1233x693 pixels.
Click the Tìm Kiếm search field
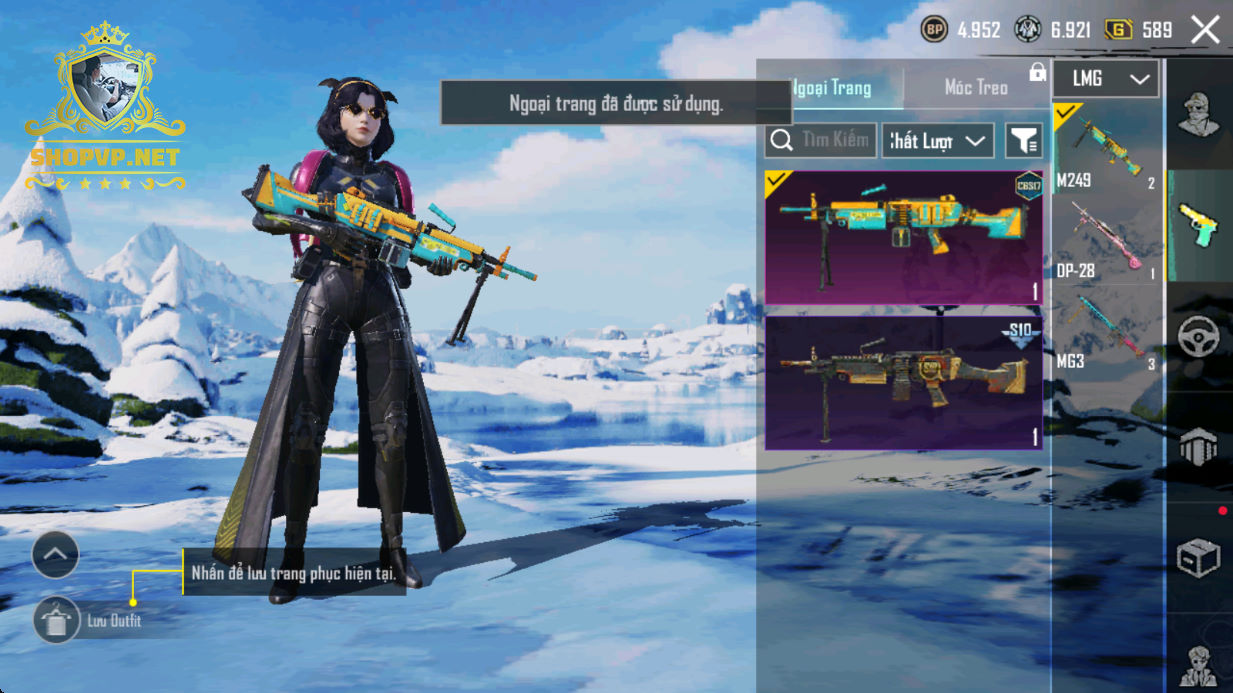[822, 141]
